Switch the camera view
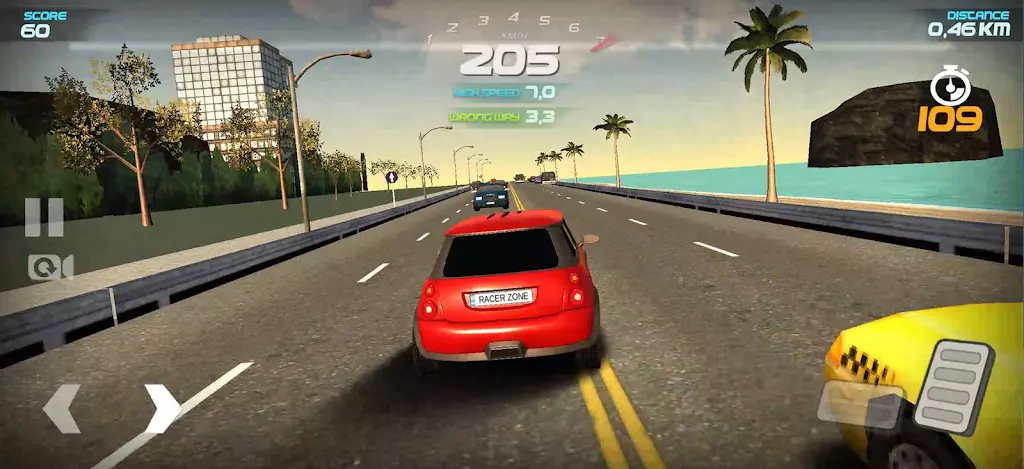The image size is (1024, 469). tap(51, 266)
